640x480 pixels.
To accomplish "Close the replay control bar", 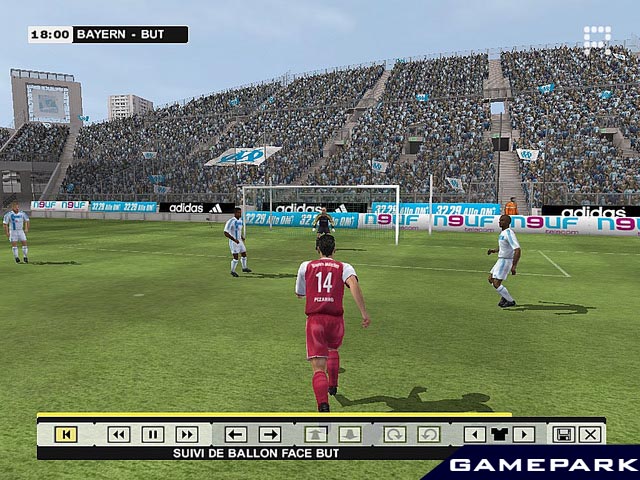I will [x=590, y=434].
